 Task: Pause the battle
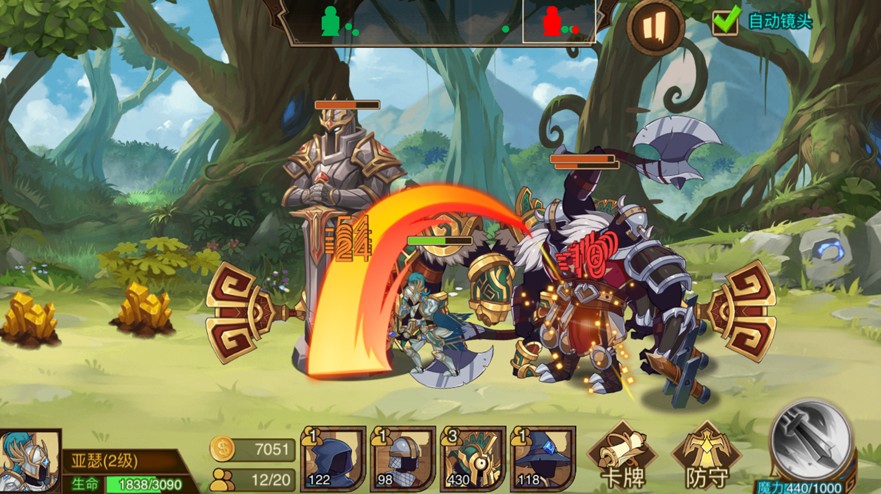(655, 25)
